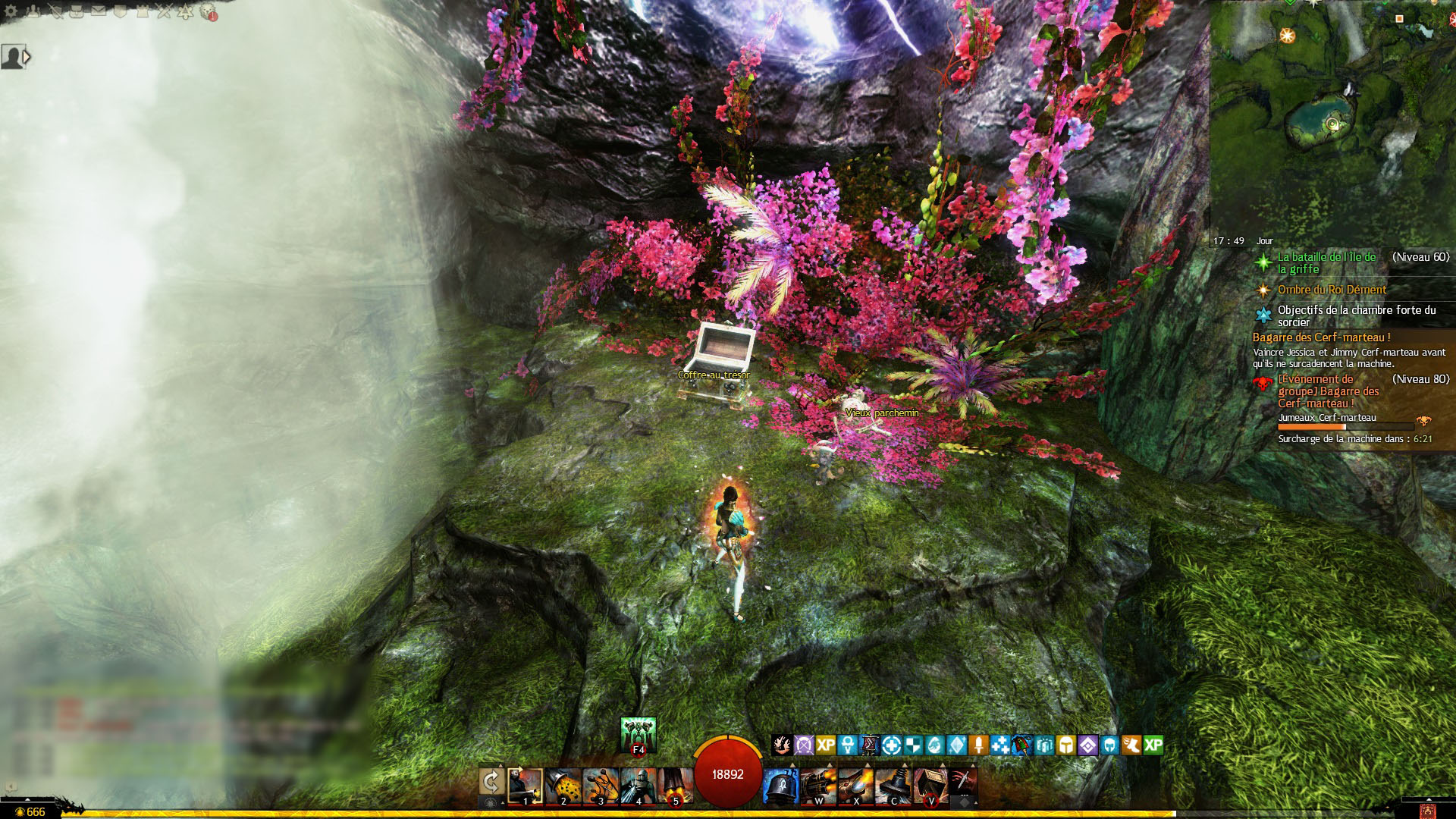The height and width of the screenshot is (819, 1456).
Task: Activate the V elite skill slot
Action: pos(930,786)
